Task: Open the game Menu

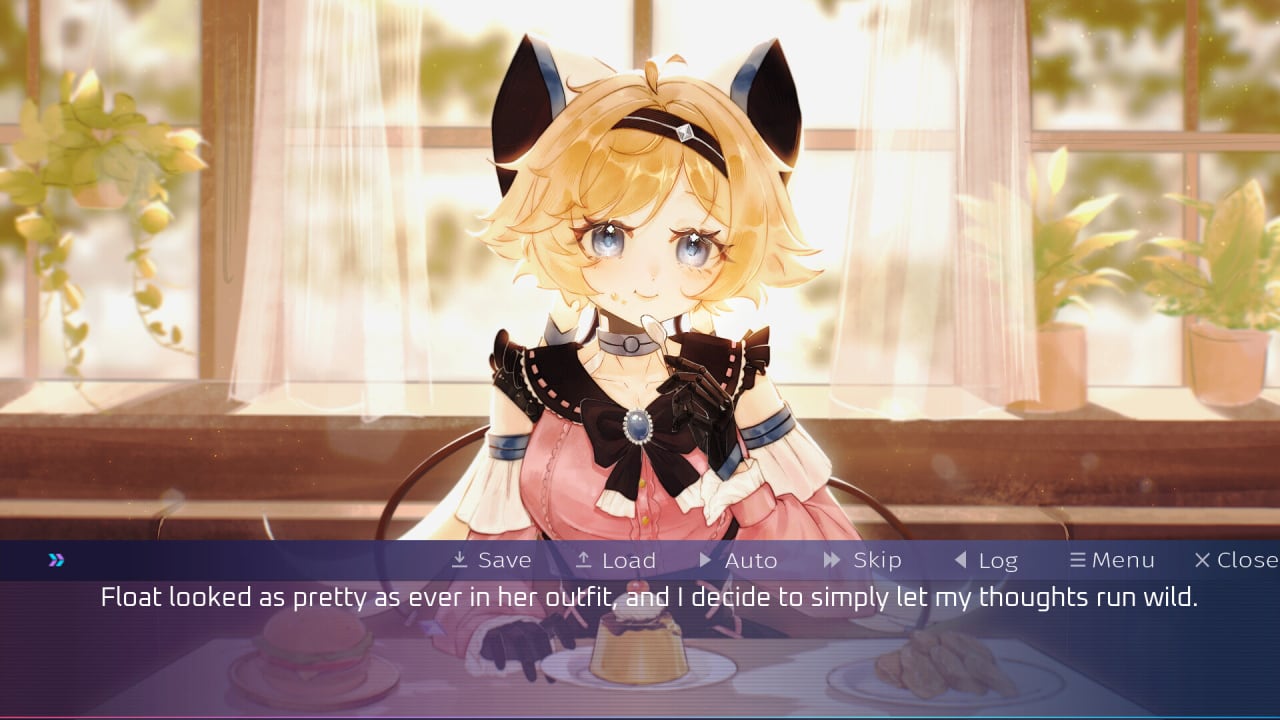Action: 1112,560
